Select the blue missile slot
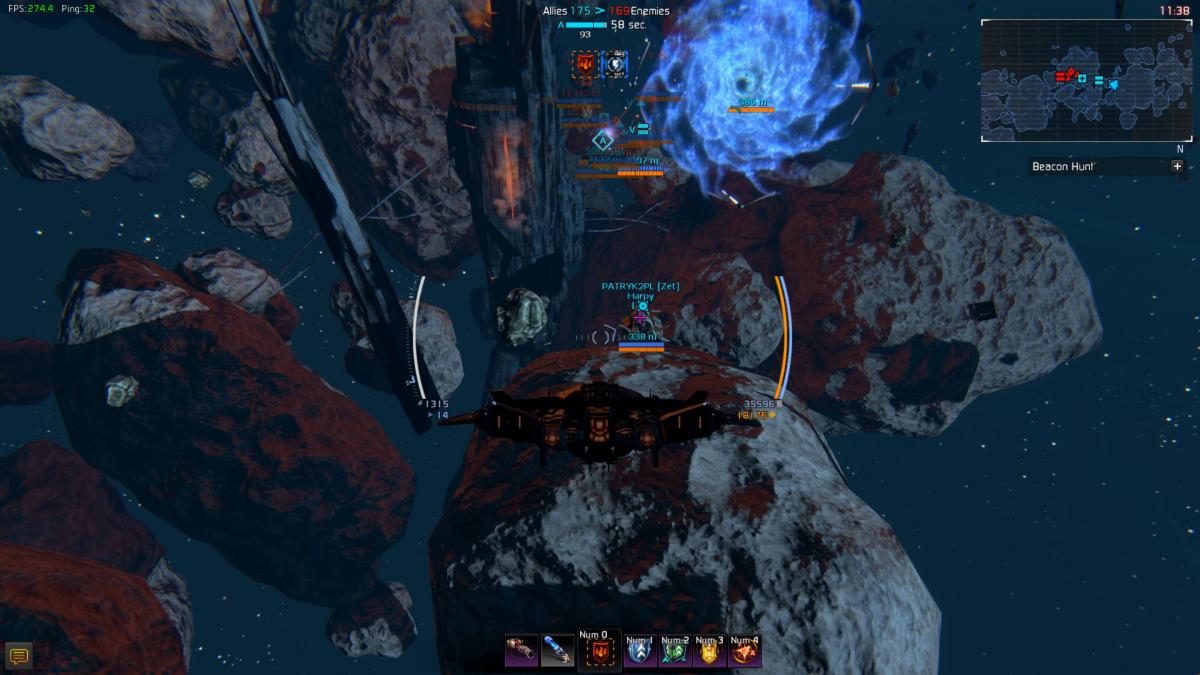The image size is (1200, 675). [557, 651]
